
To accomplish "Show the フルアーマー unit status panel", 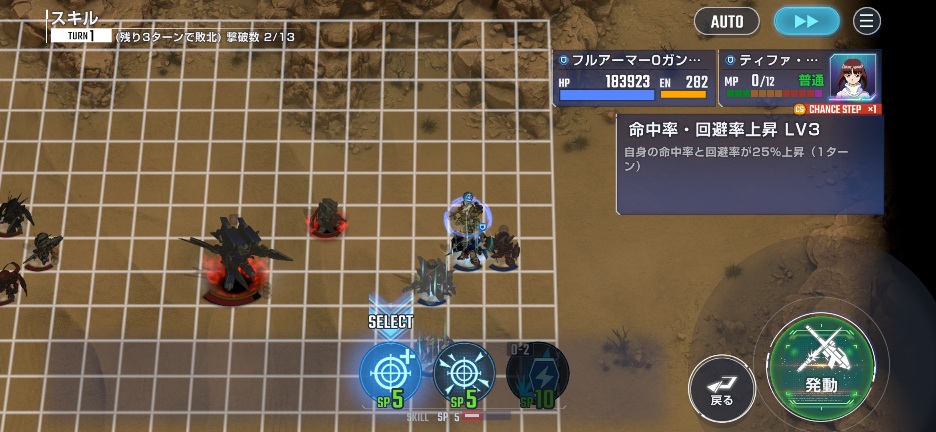I will point(634,78).
